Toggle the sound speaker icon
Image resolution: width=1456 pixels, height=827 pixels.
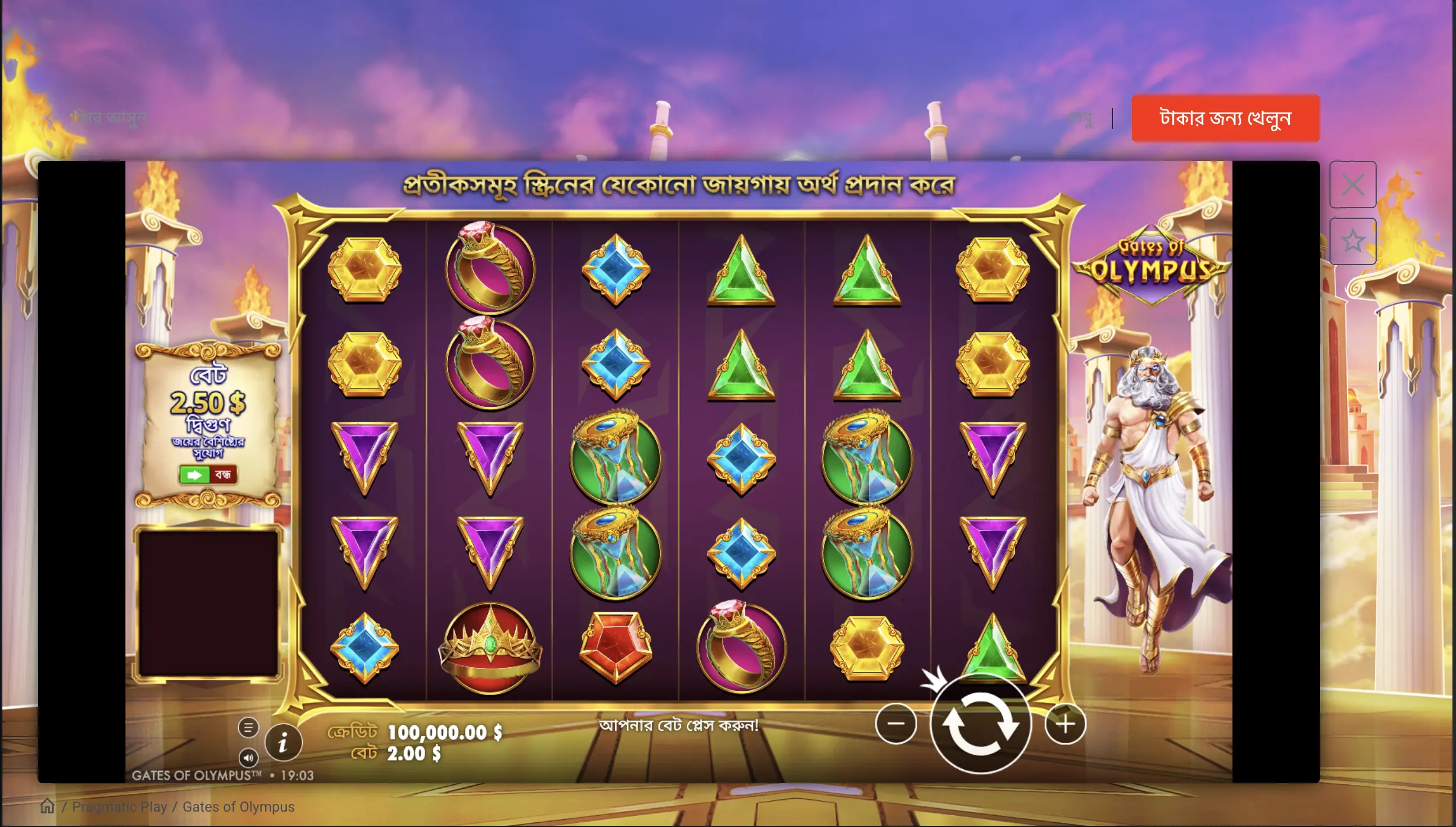click(x=248, y=758)
